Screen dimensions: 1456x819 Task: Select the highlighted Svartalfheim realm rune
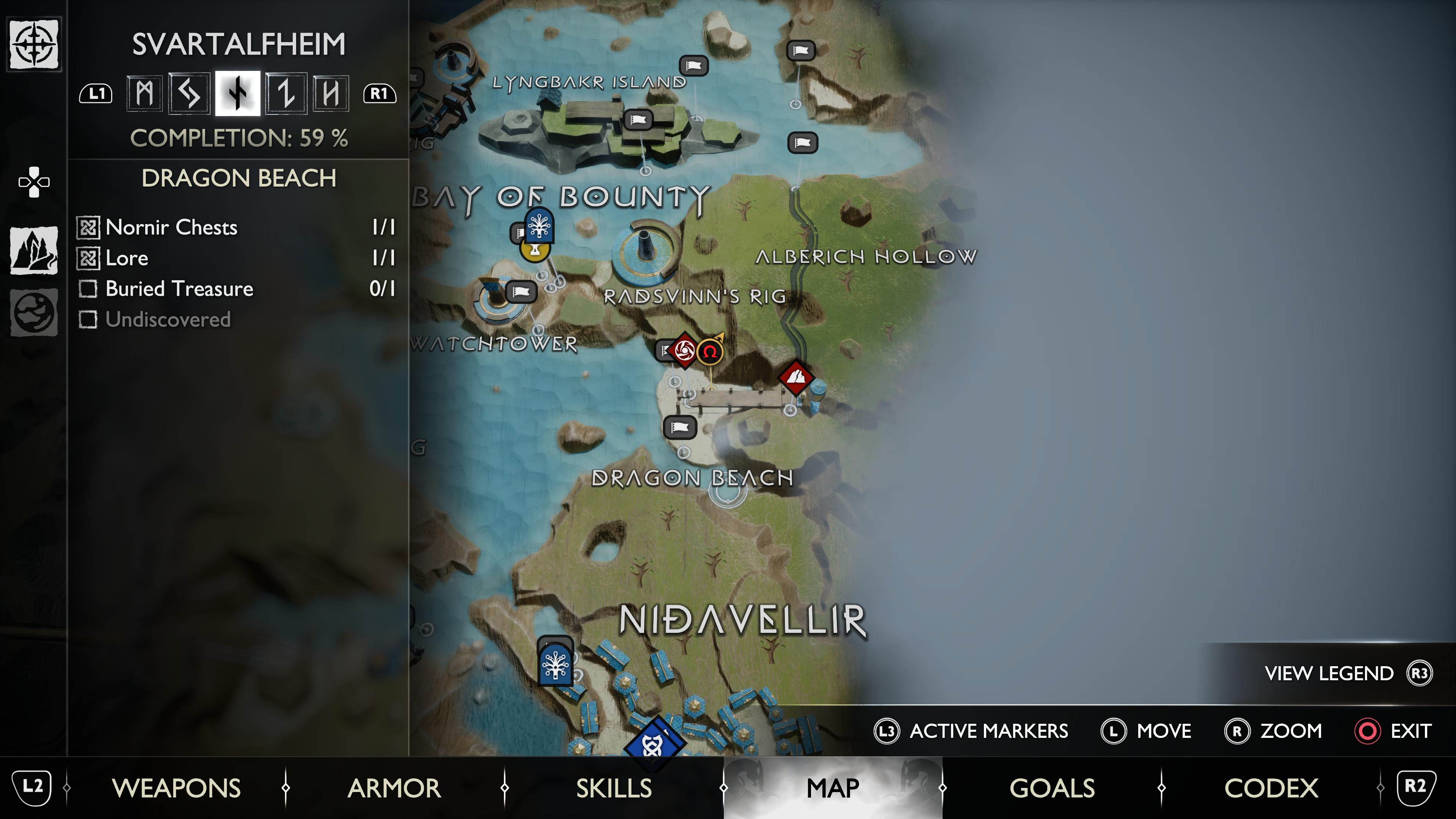click(238, 93)
